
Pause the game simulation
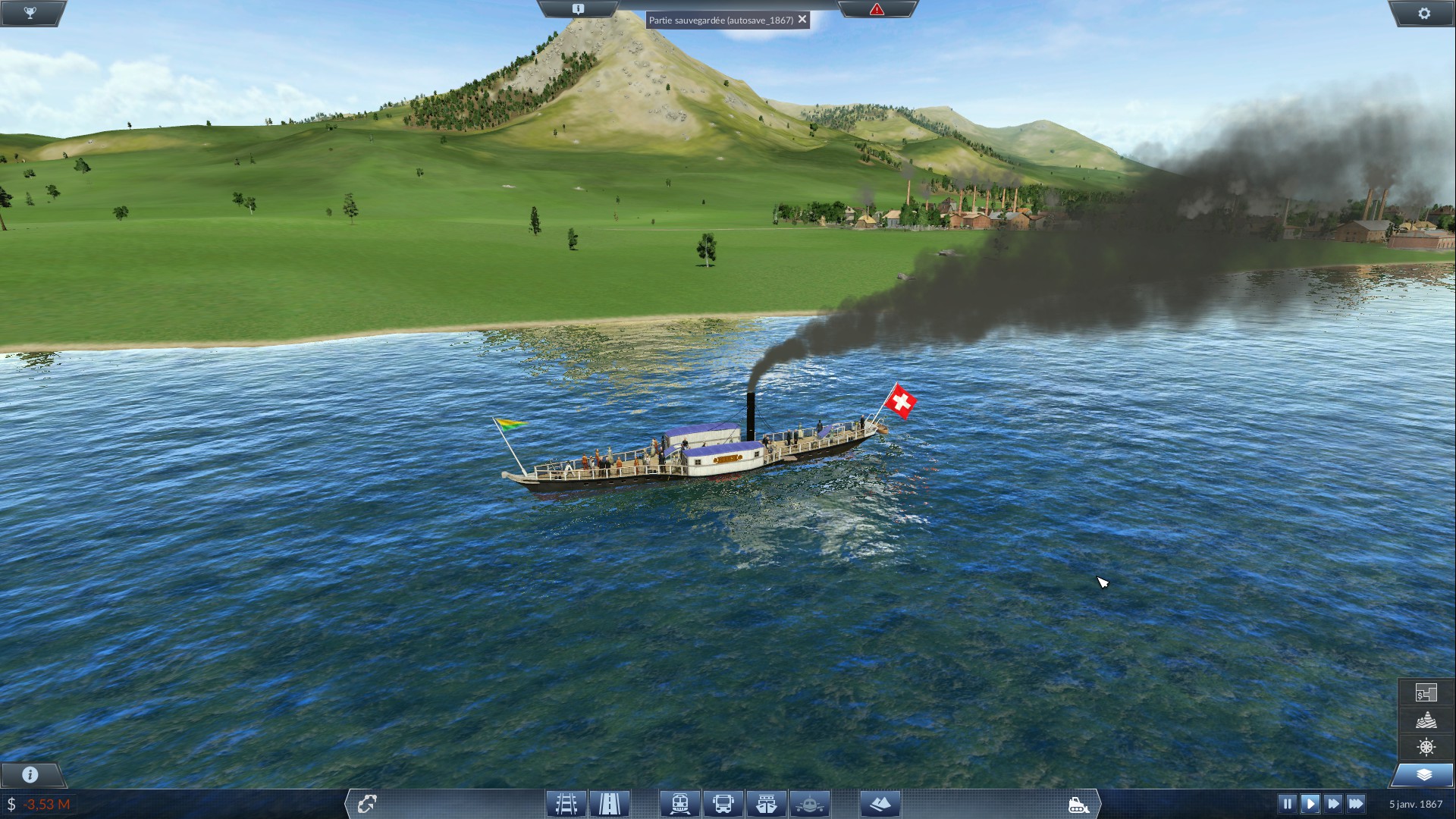tap(1287, 803)
